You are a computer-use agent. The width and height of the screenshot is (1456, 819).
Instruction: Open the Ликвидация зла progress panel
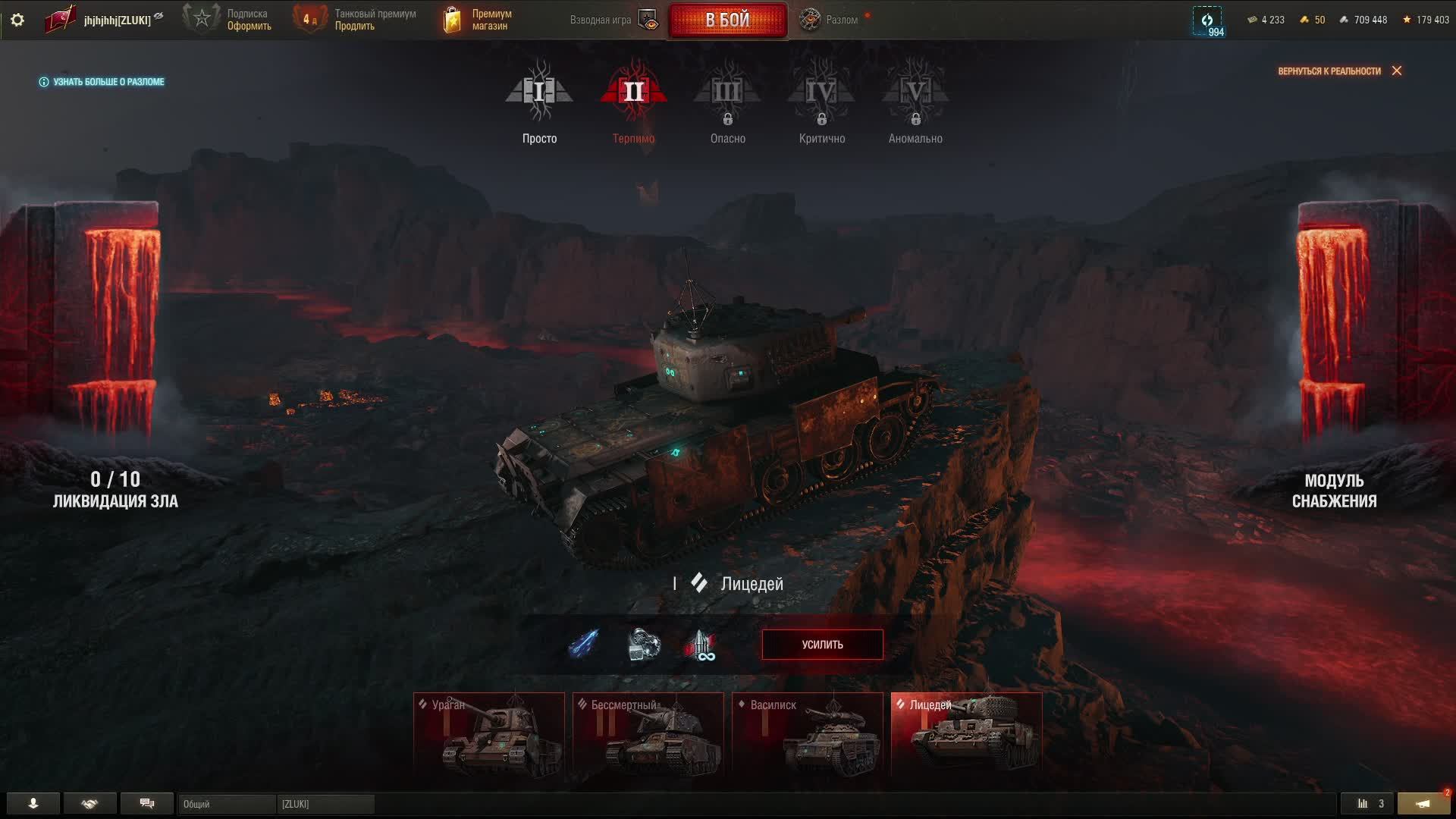tap(115, 490)
